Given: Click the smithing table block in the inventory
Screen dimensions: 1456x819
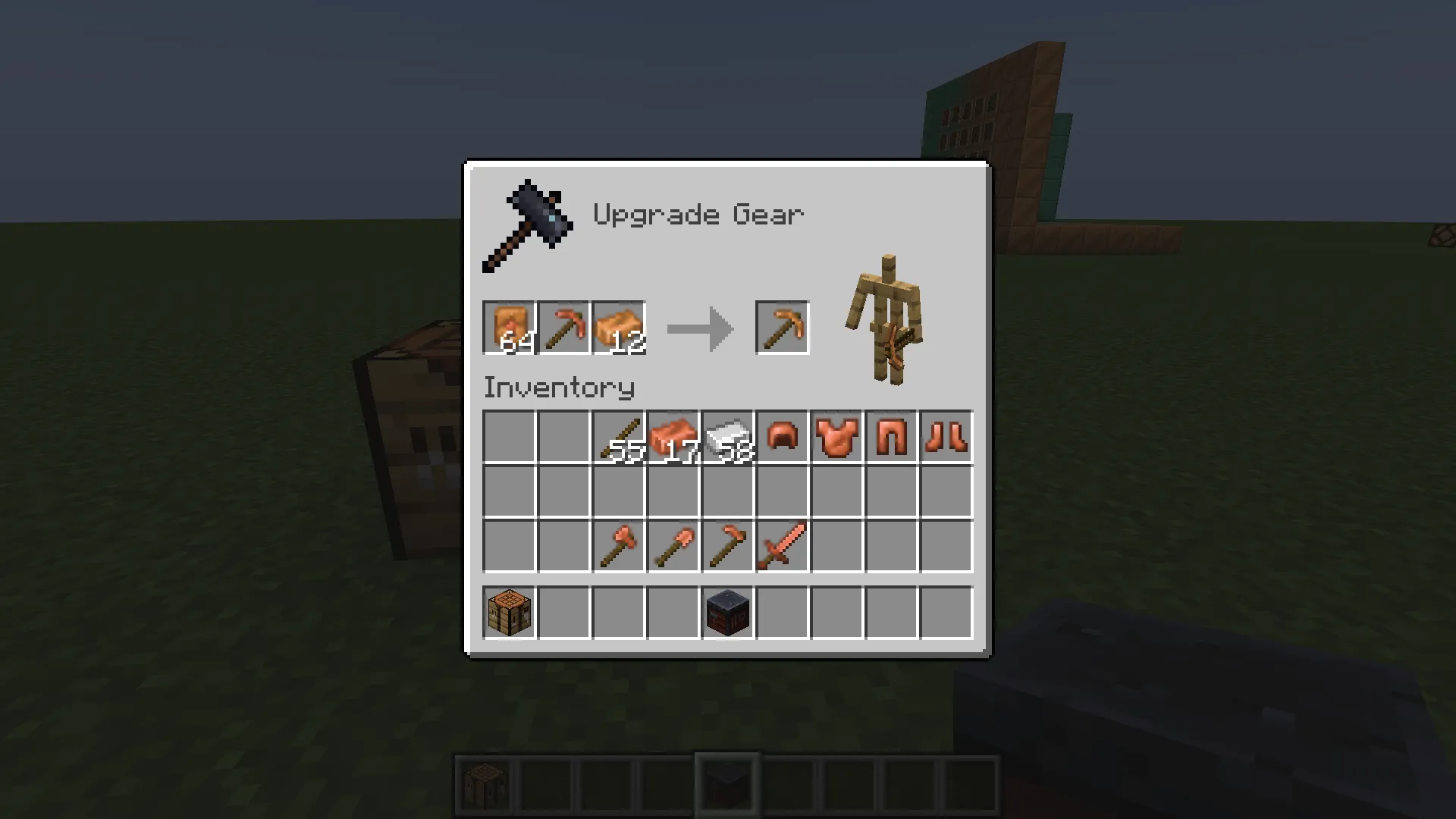Looking at the screenshot, I should pos(727,613).
